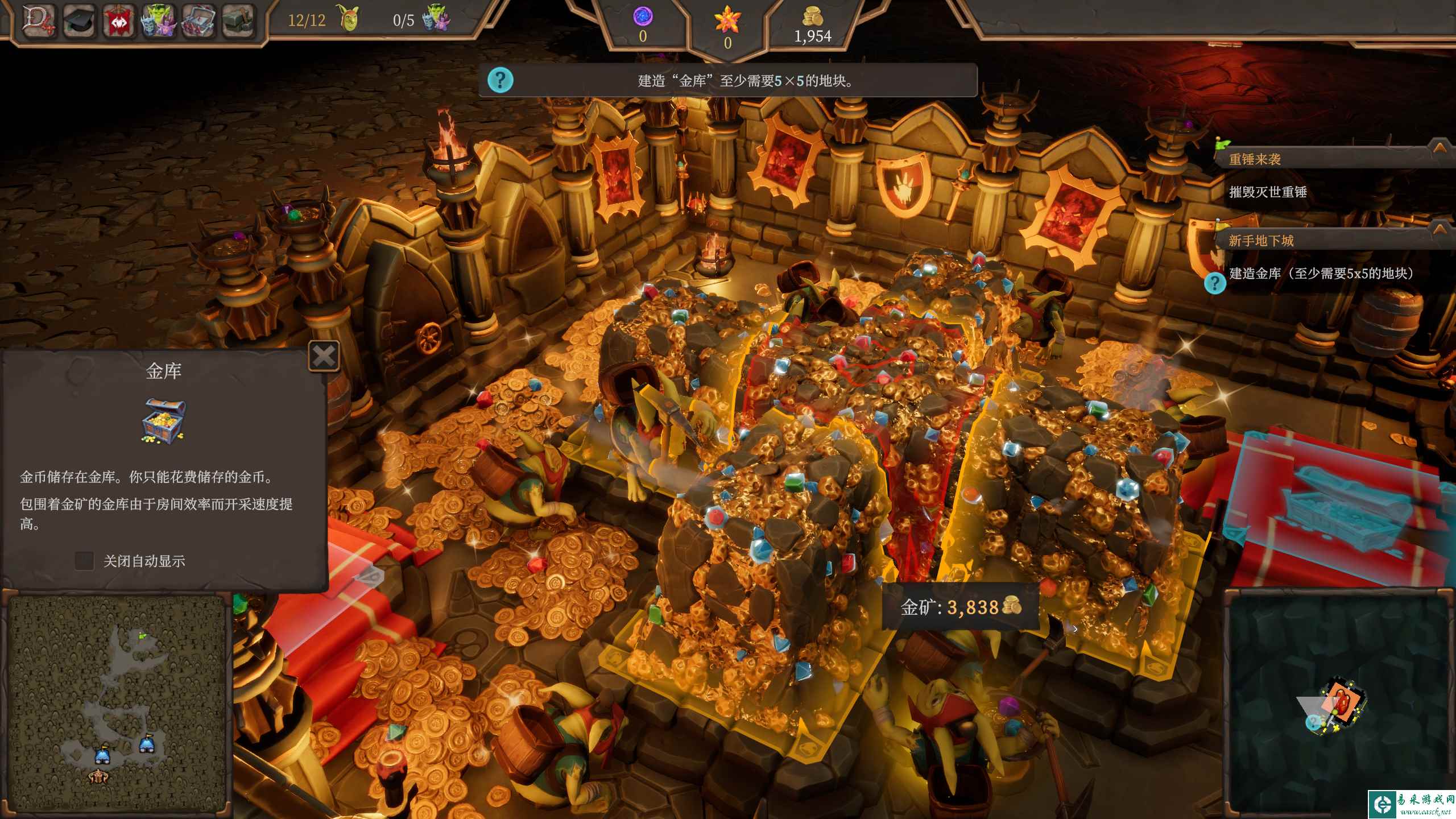Viewport: 1456px width, 819px height.
Task: Open the treasure chest toolbar icon
Action: pyautogui.click(x=198, y=21)
